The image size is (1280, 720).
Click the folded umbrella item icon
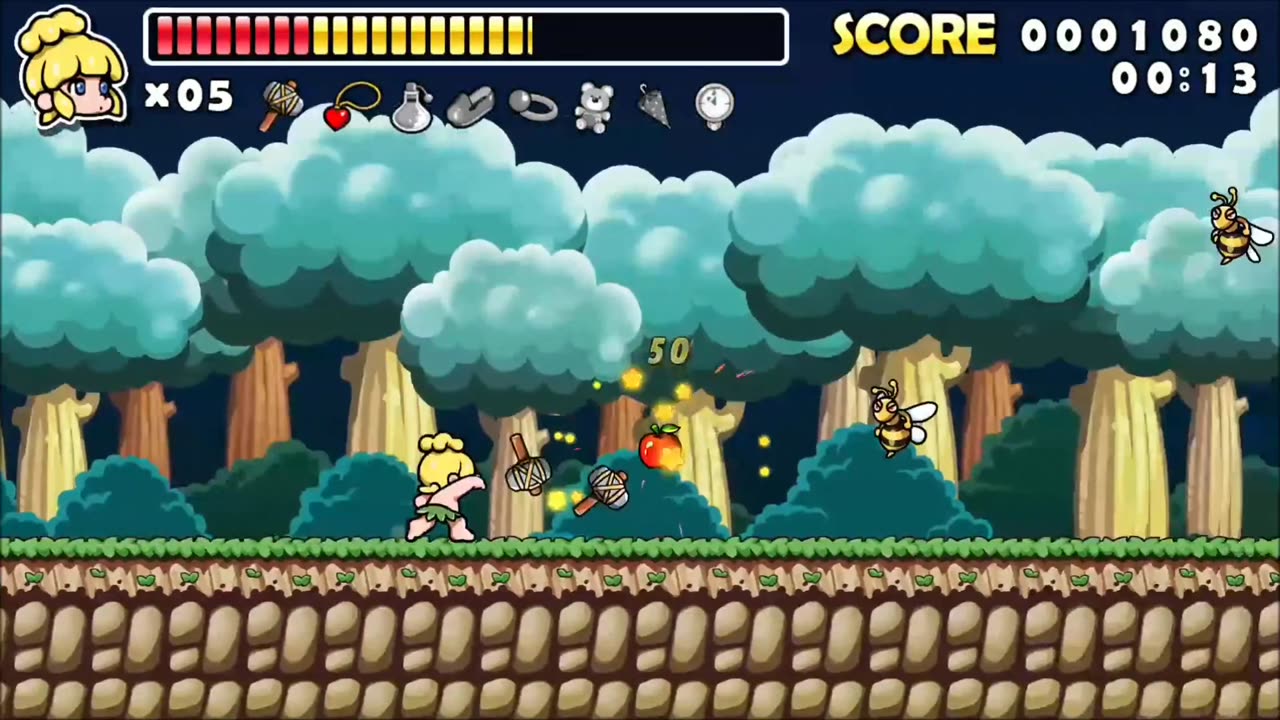click(x=653, y=106)
